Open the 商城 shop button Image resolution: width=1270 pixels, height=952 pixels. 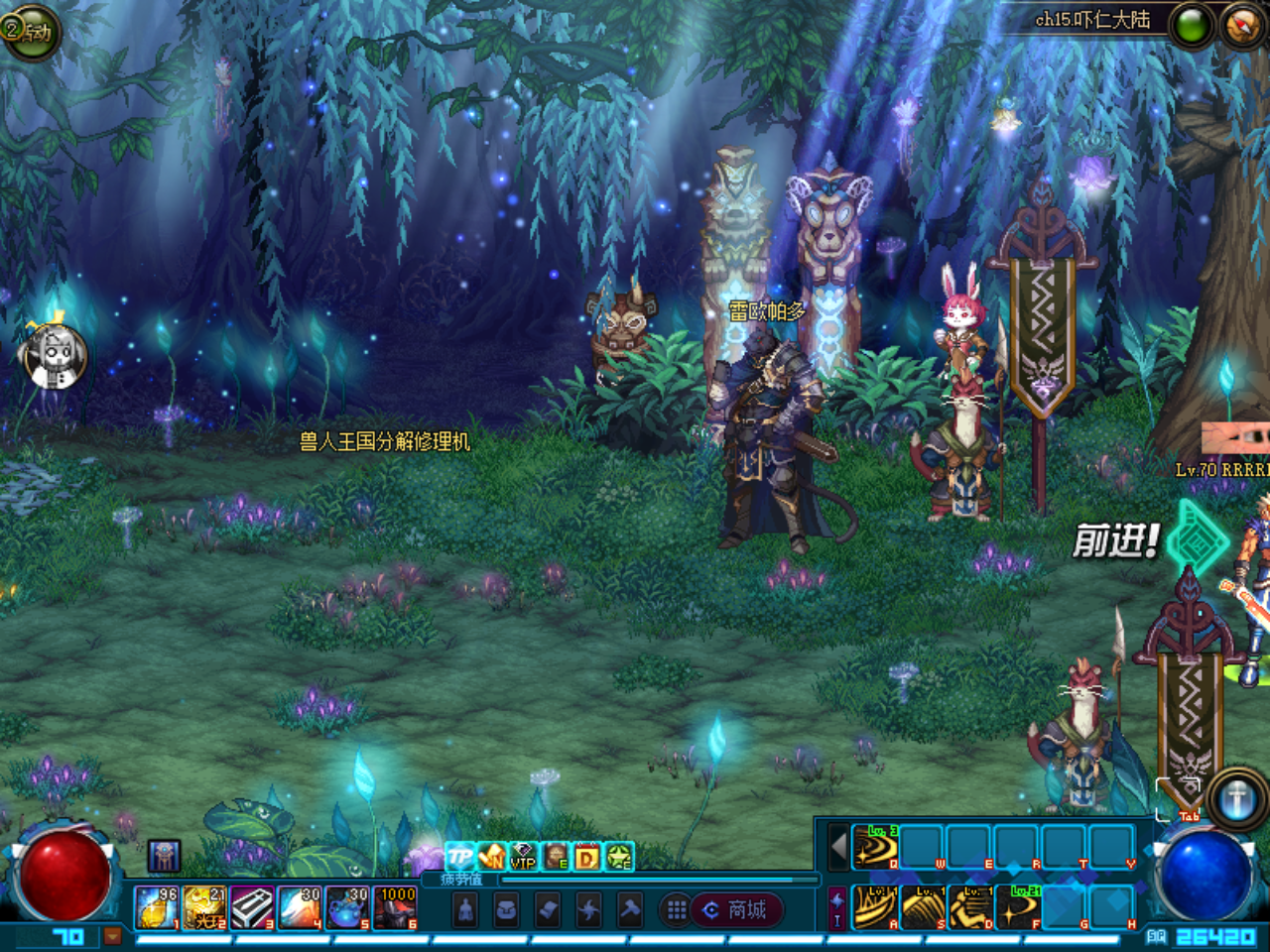pyautogui.click(x=737, y=909)
